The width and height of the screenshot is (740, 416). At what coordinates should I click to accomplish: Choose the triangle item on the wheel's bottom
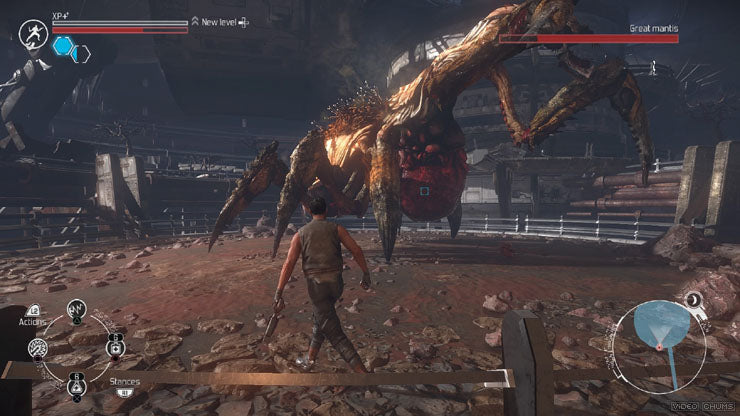point(76,386)
